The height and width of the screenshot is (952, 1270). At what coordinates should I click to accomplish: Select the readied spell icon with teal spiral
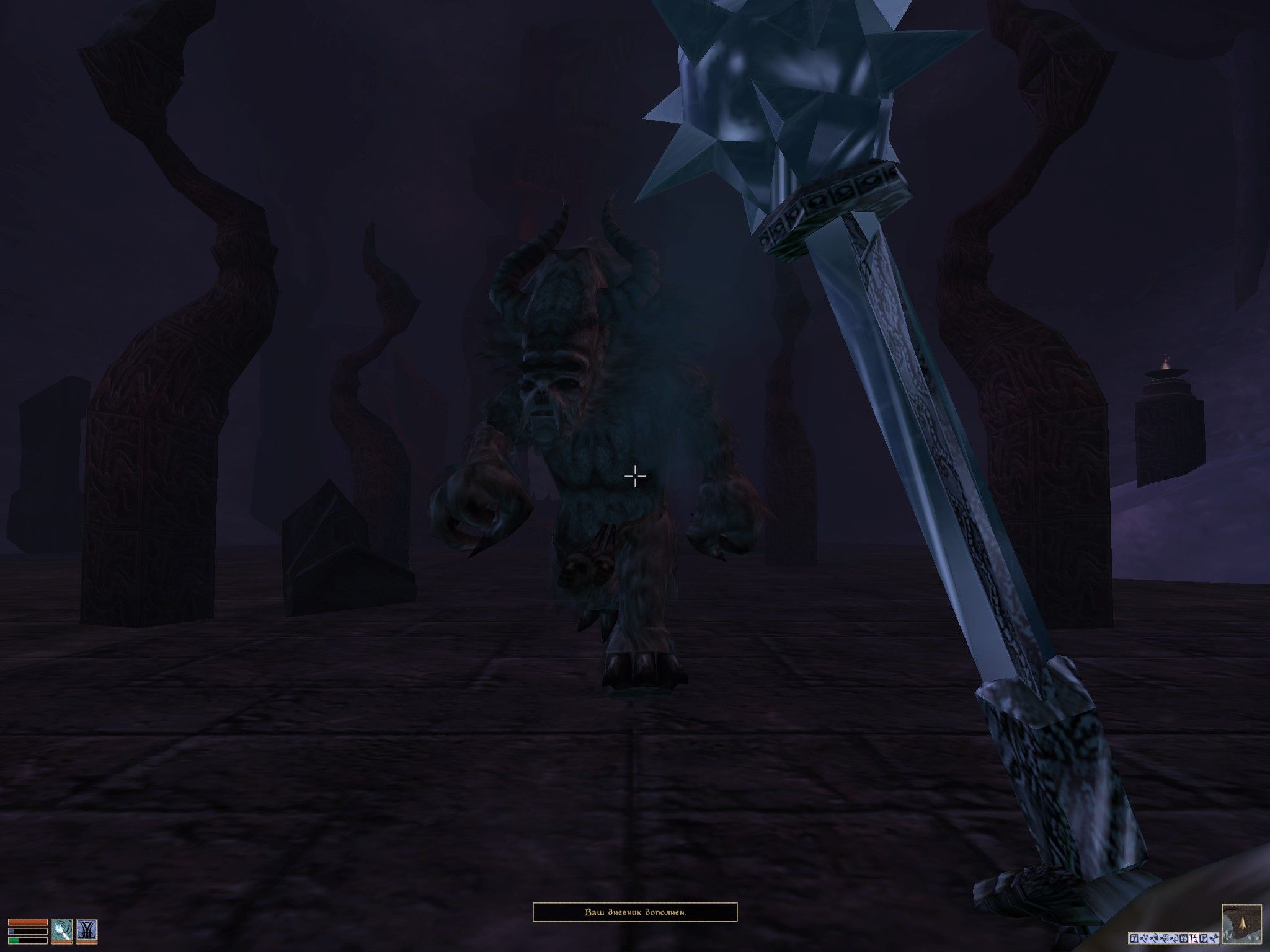click(61, 929)
